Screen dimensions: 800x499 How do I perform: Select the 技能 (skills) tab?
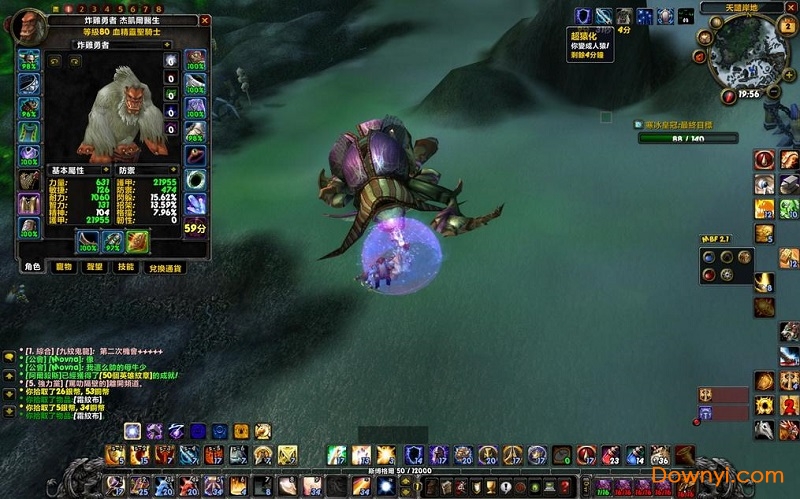pyautogui.click(x=125, y=266)
